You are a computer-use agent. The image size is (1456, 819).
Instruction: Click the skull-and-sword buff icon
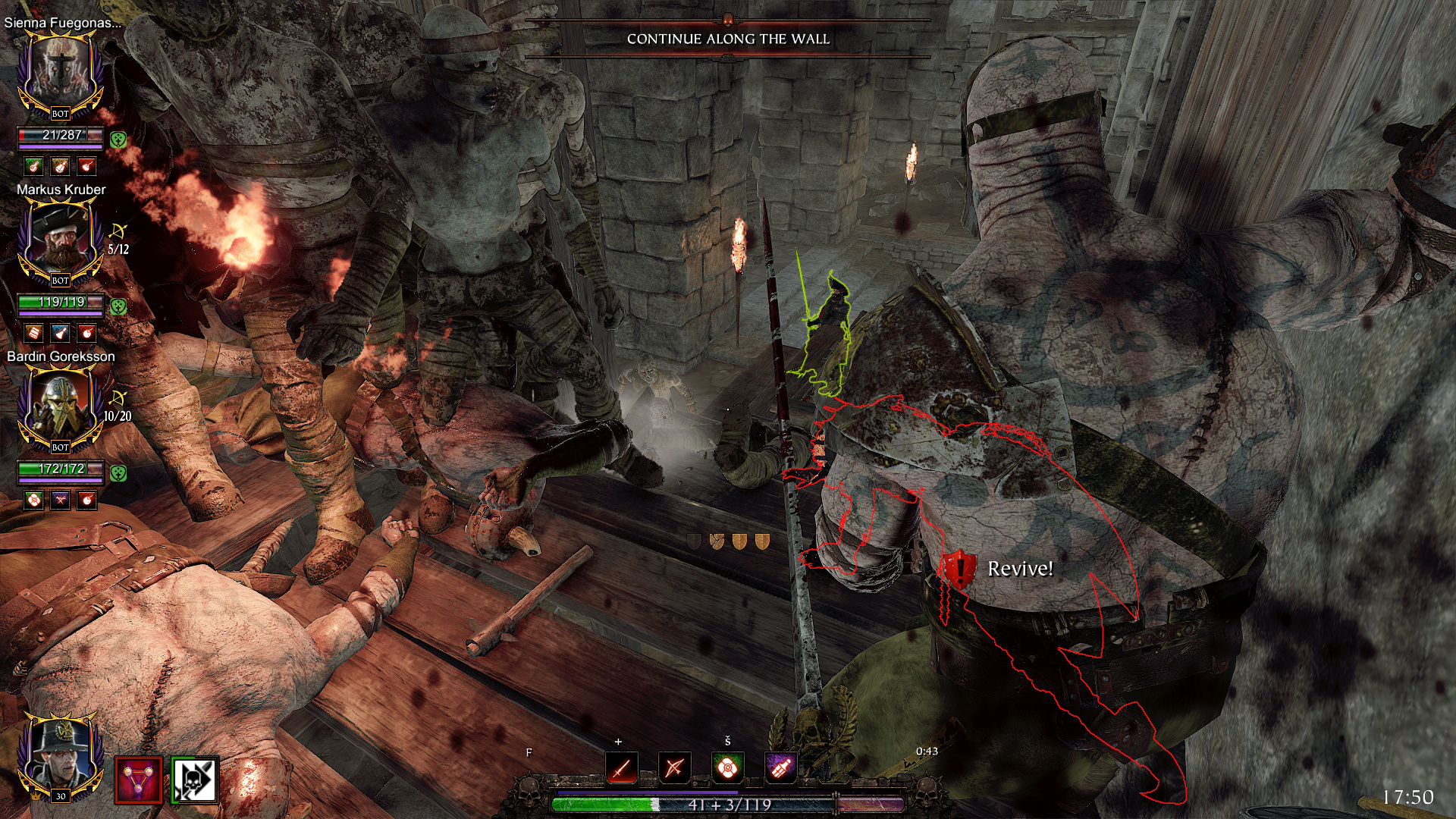pyautogui.click(x=195, y=780)
